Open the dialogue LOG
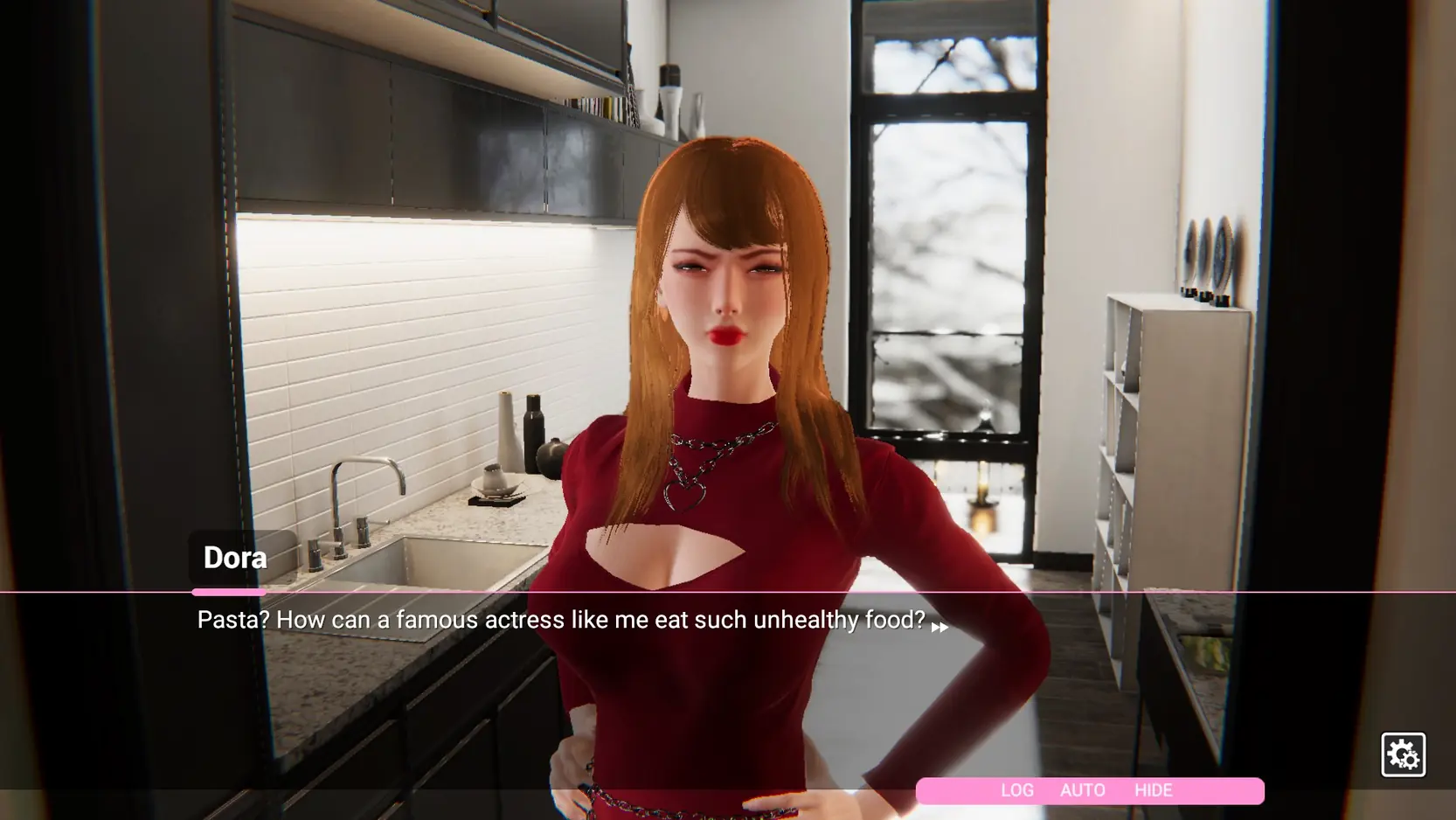Image resolution: width=1456 pixels, height=820 pixels. coord(1016,790)
